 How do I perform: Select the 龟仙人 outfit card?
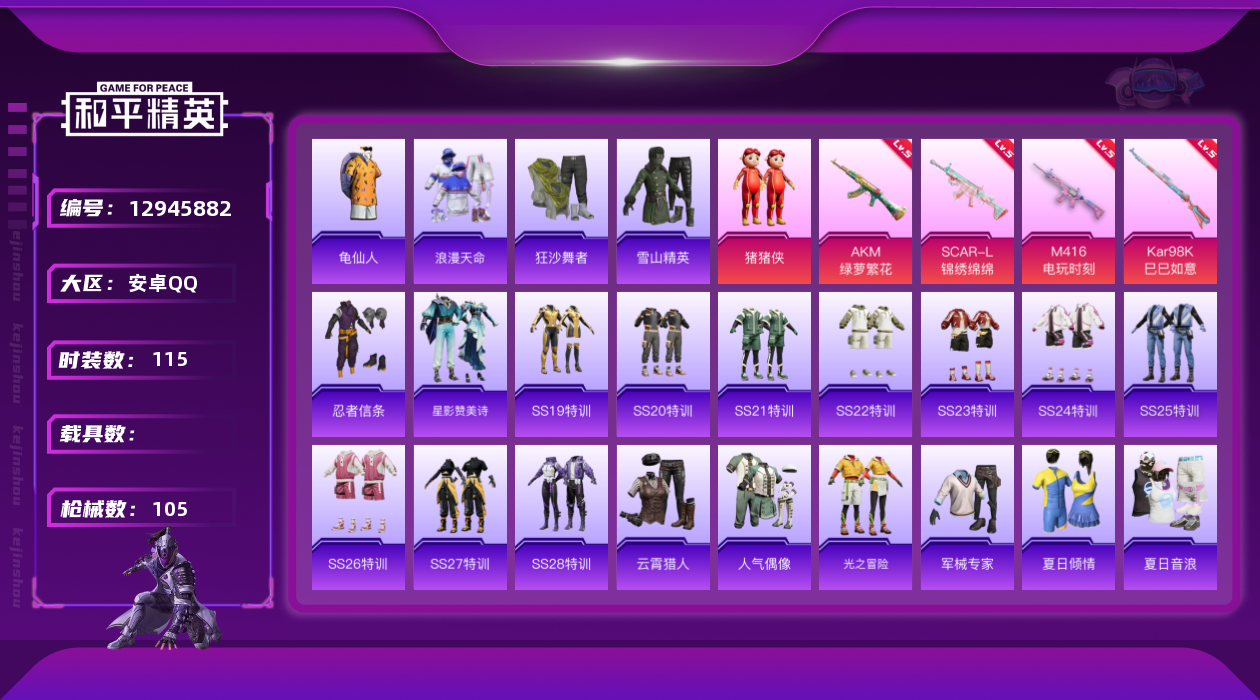(x=358, y=210)
